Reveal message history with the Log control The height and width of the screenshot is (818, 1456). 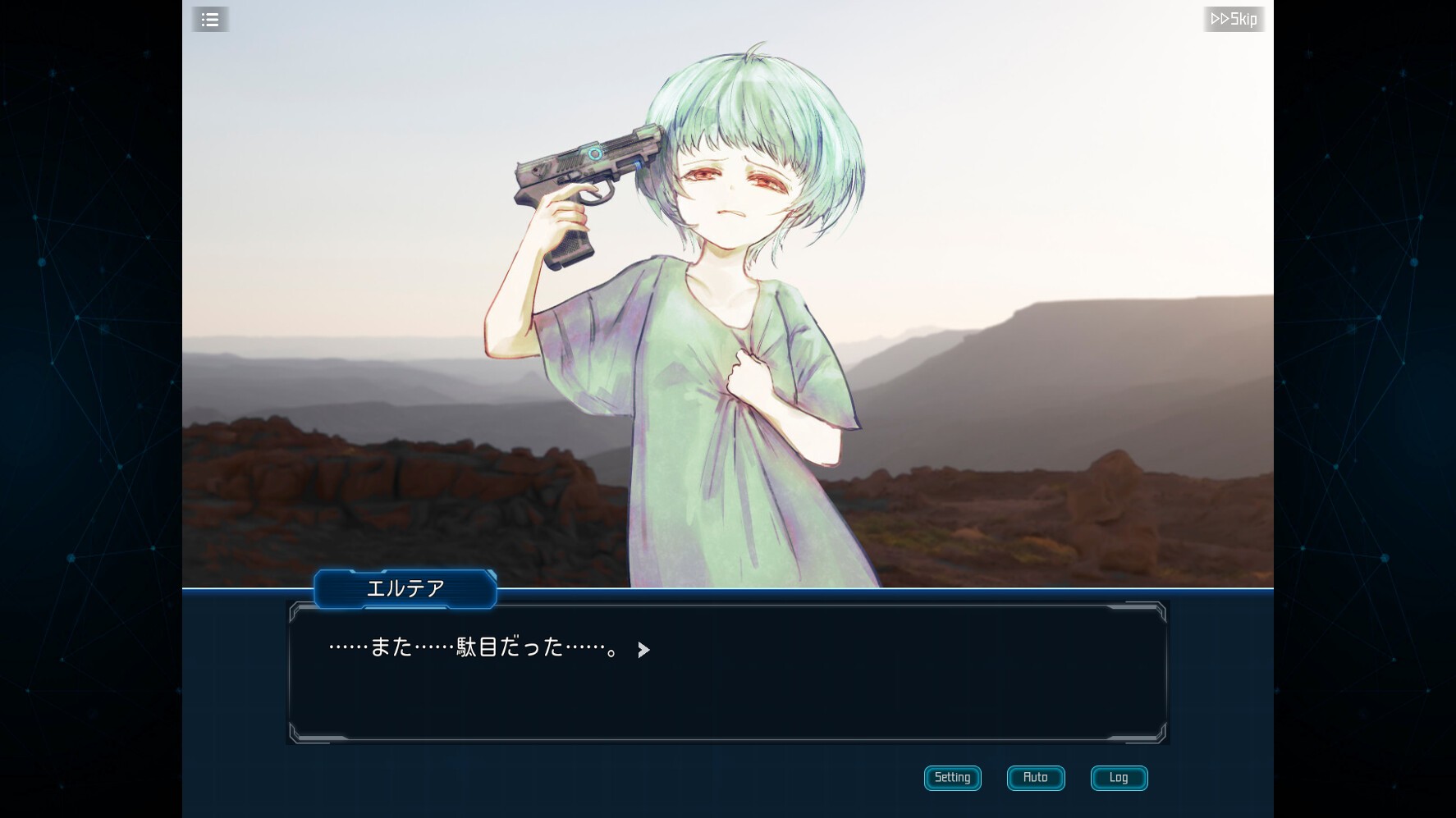(1119, 778)
